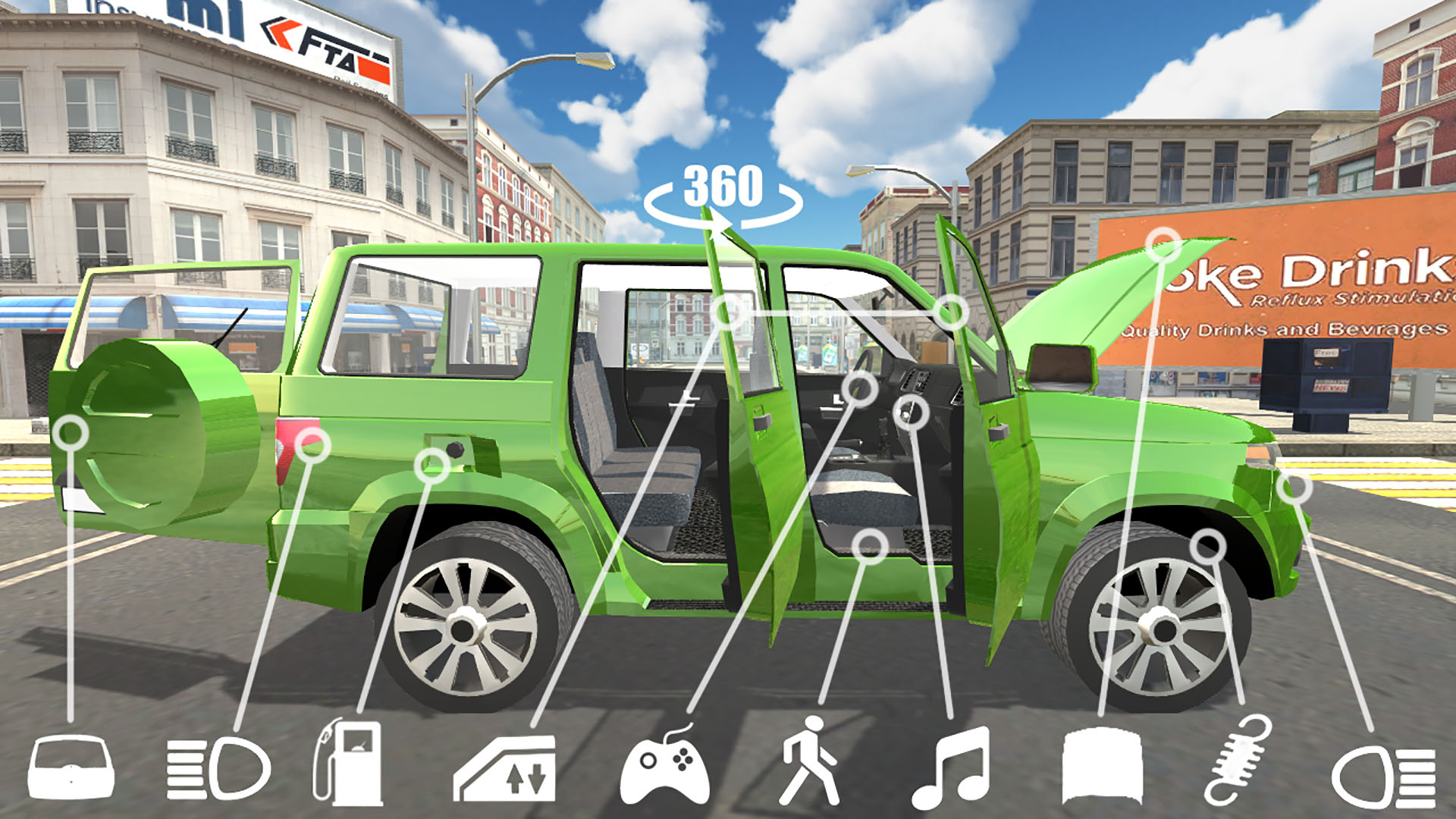The width and height of the screenshot is (1456, 819).
Task: Adjust suspension with the spring icon
Action: 1238,760
